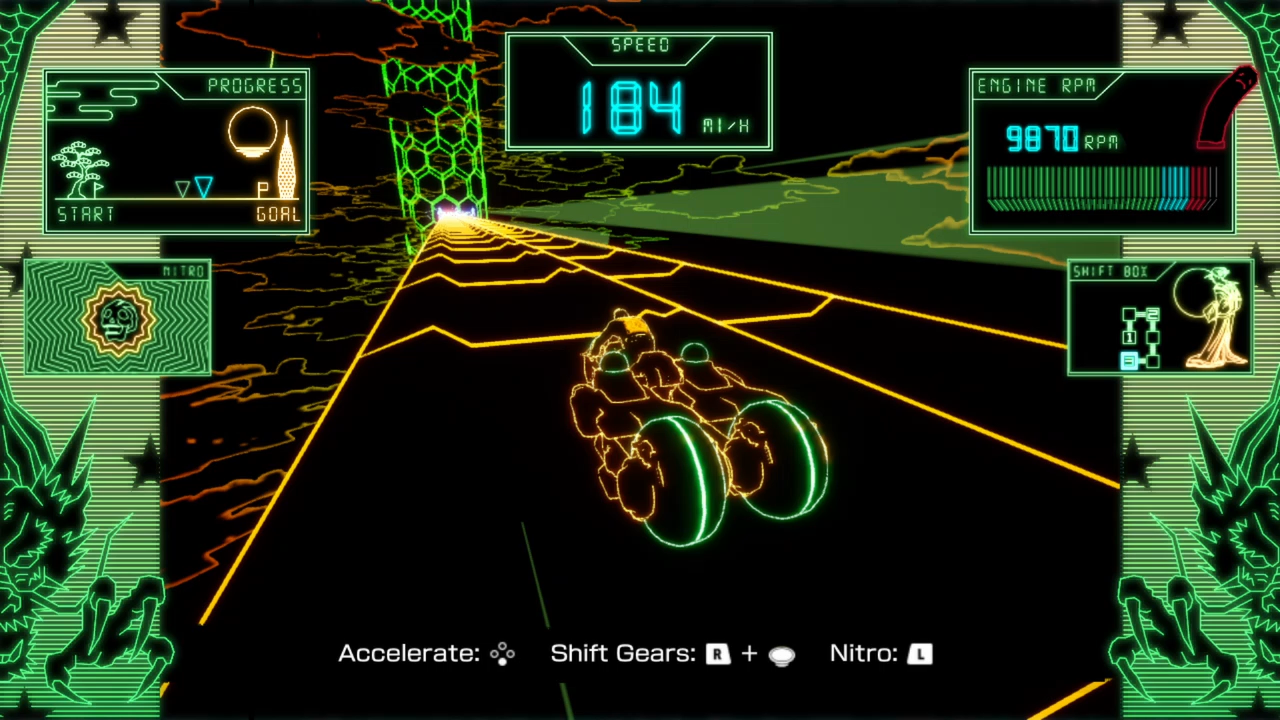The width and height of the screenshot is (1280, 720).
Task: Select the Progress track panel
Action: [x=177, y=151]
